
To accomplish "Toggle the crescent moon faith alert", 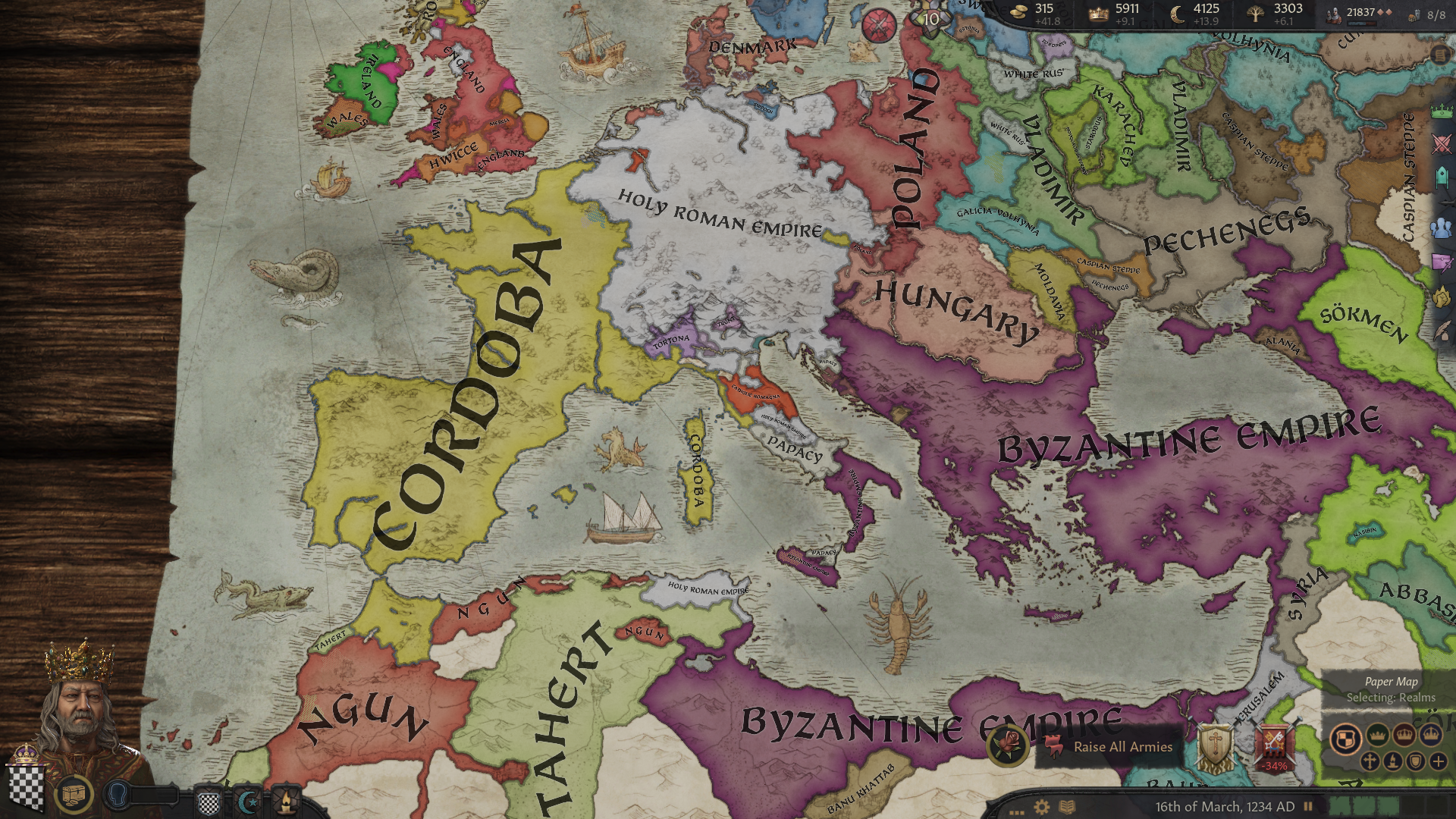I will point(246,801).
